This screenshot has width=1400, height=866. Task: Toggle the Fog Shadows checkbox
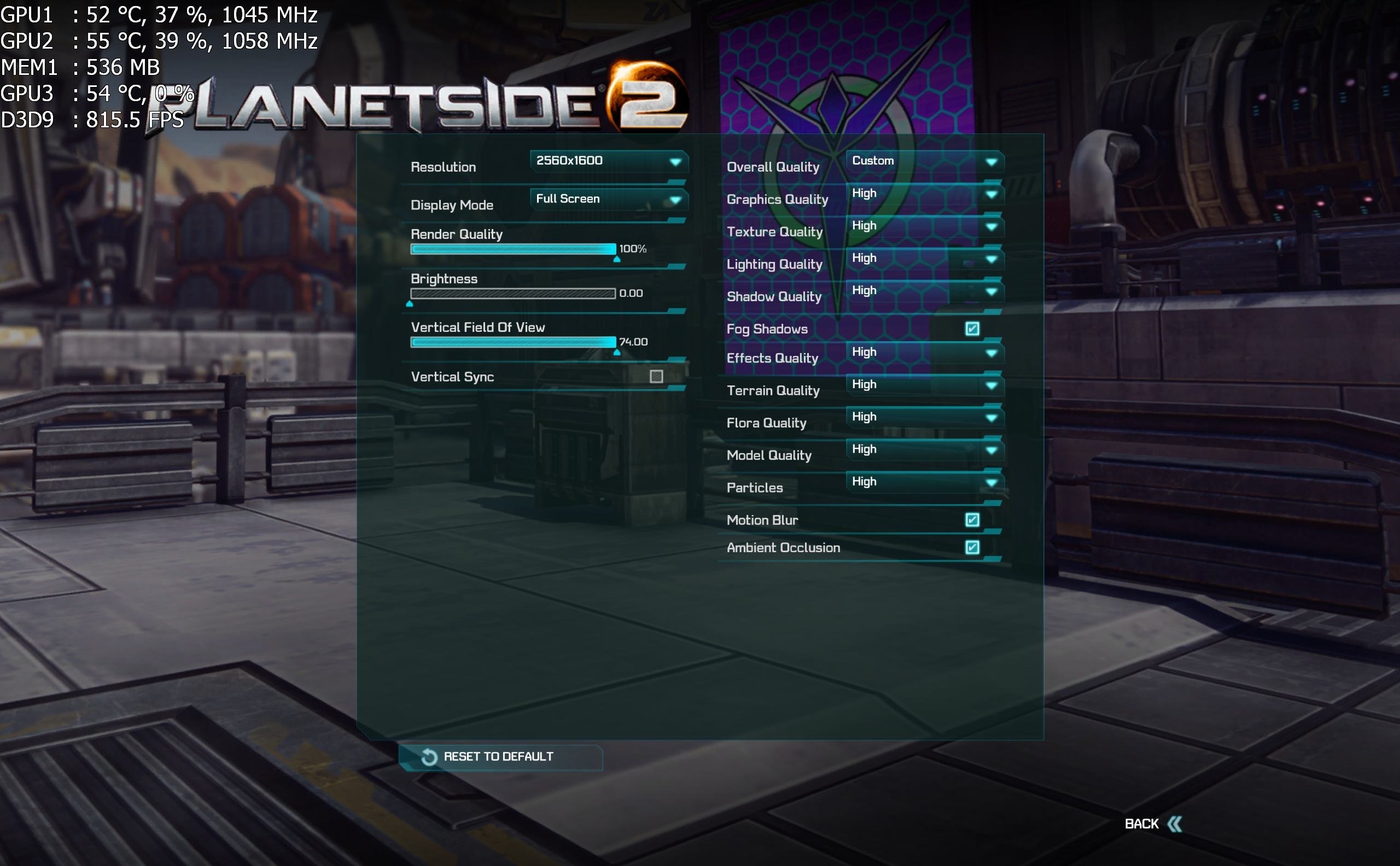(x=971, y=329)
